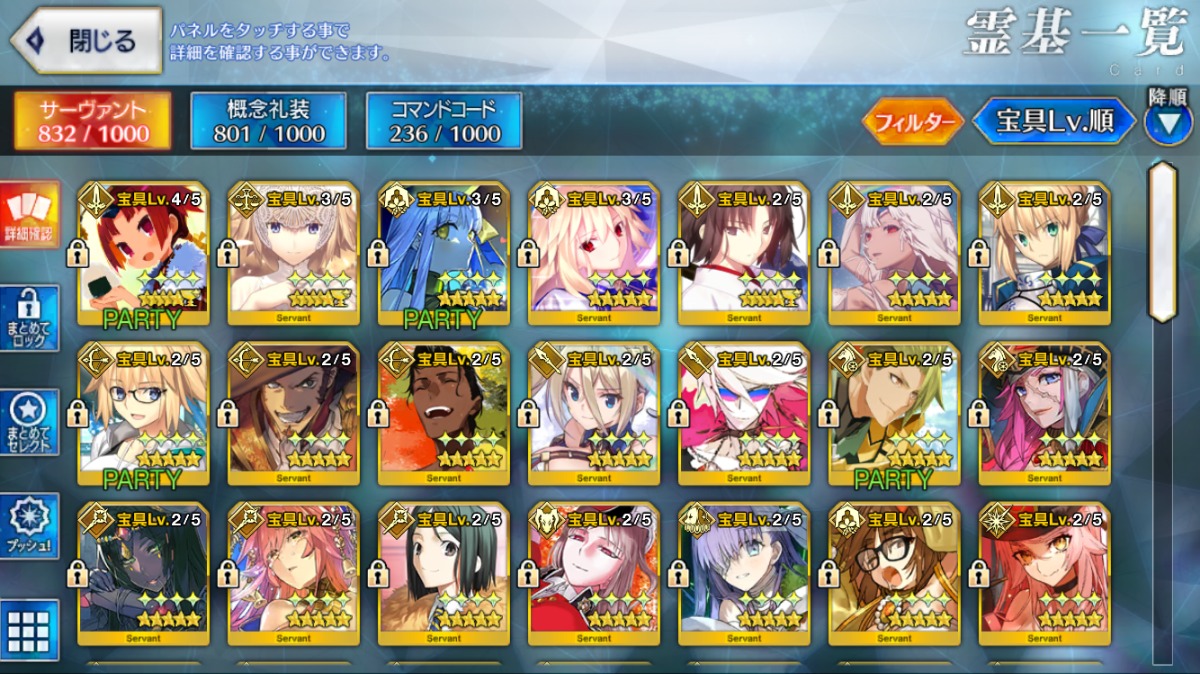
Task: Select the green-eyed blonde Saber card
Action: pos(1044,254)
